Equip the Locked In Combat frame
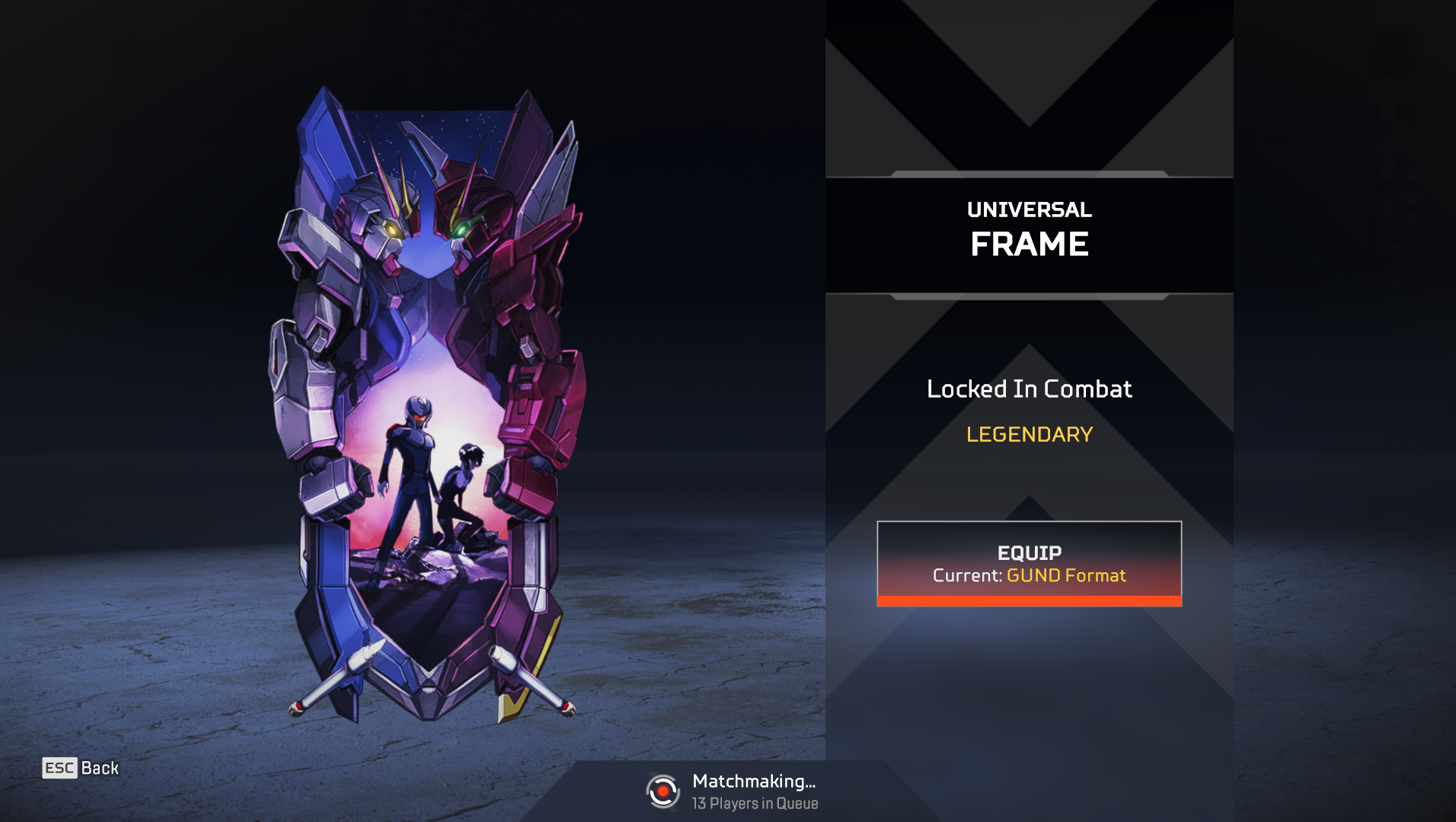The height and width of the screenshot is (822, 1456). coord(1029,563)
